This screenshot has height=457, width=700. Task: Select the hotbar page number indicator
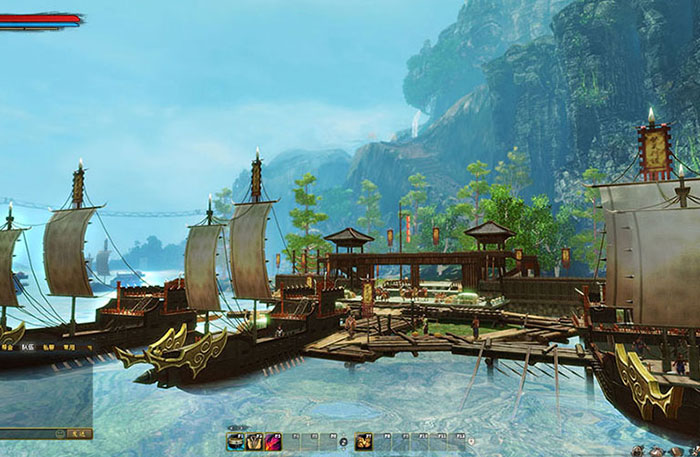tap(343, 441)
